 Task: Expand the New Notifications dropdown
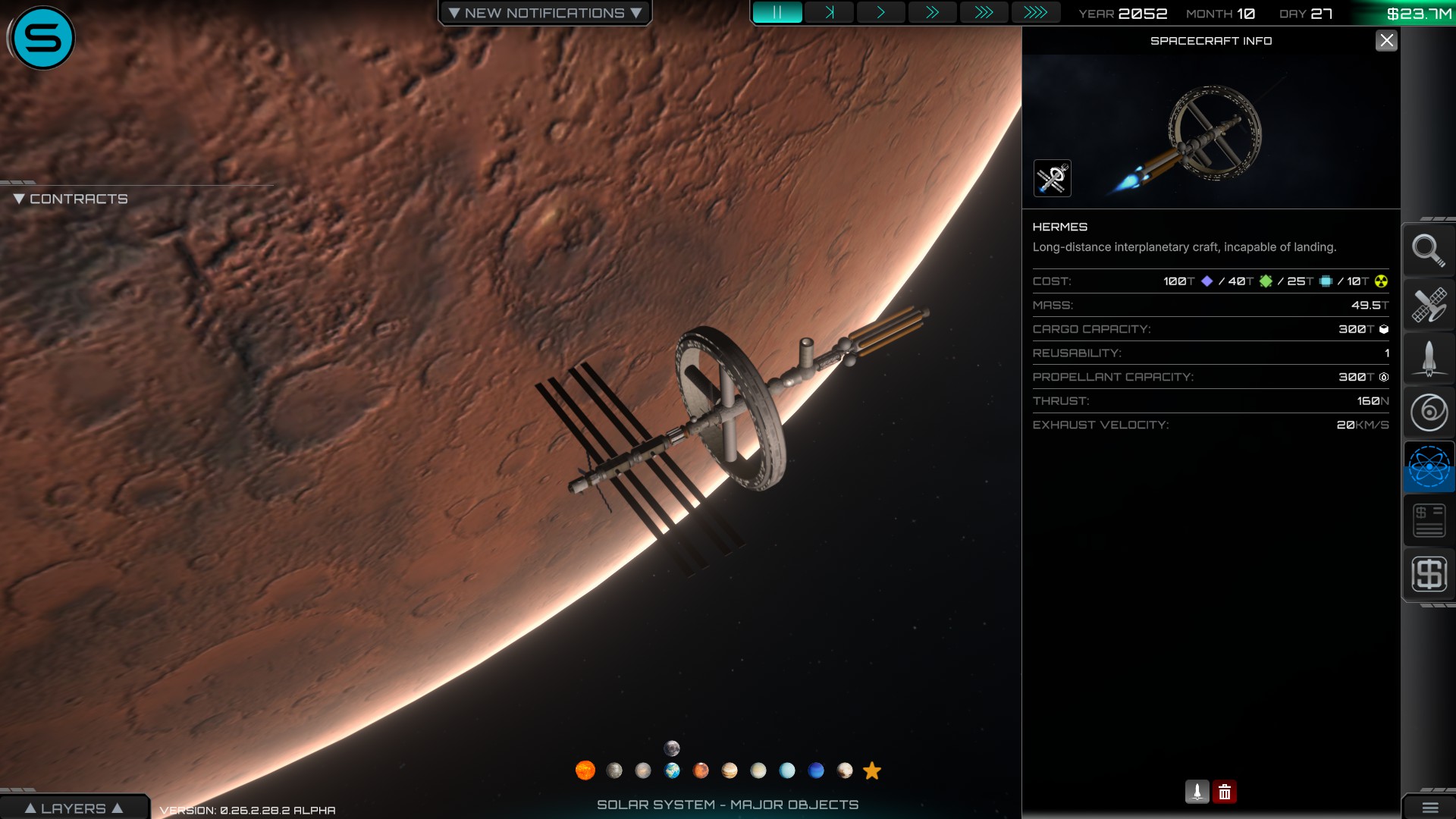click(544, 13)
